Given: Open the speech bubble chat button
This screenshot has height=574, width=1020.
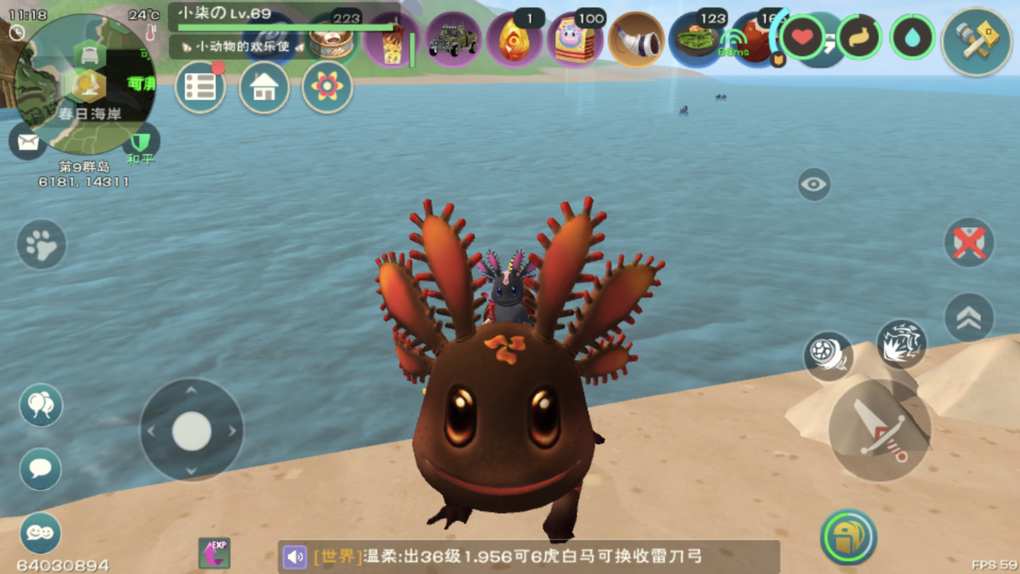Looking at the screenshot, I should [41, 468].
